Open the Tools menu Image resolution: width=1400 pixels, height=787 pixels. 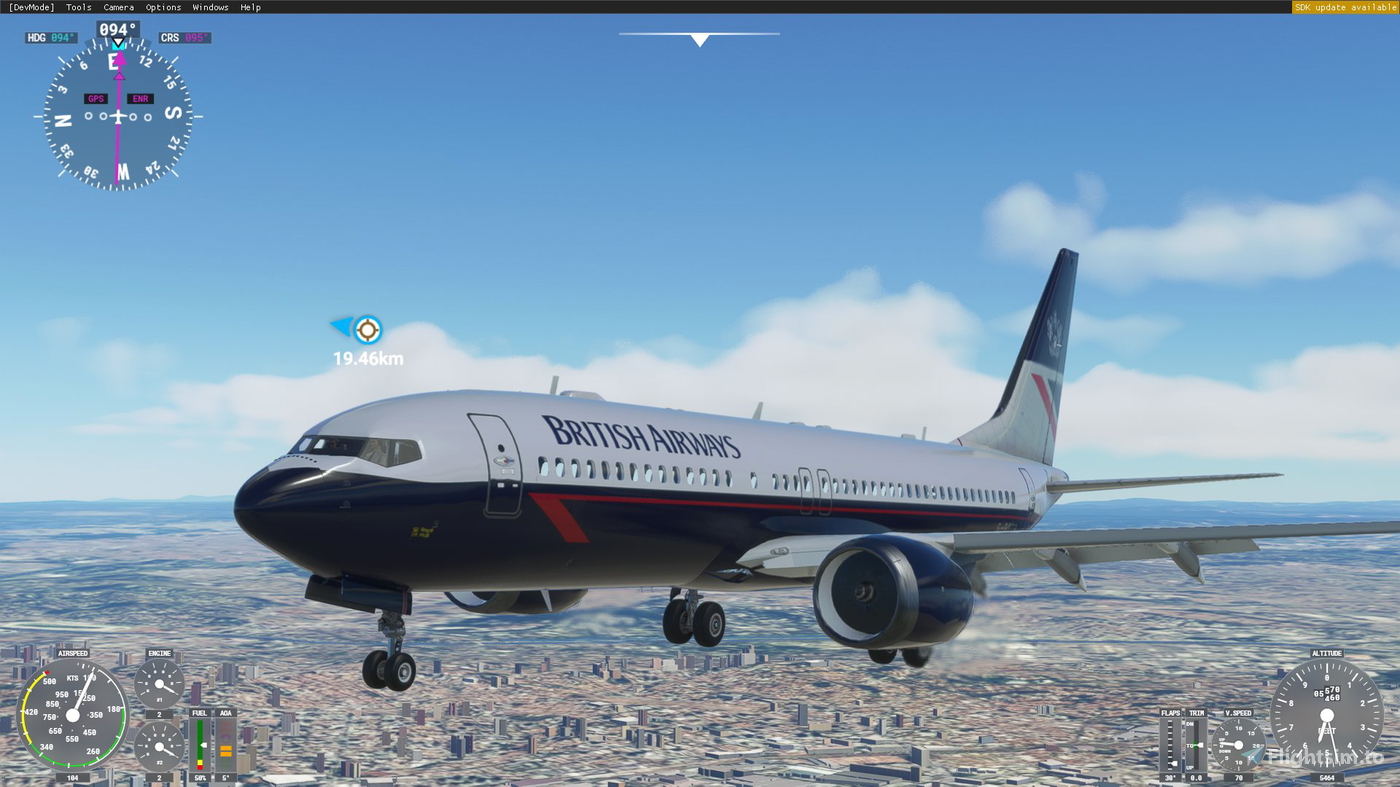click(77, 6)
